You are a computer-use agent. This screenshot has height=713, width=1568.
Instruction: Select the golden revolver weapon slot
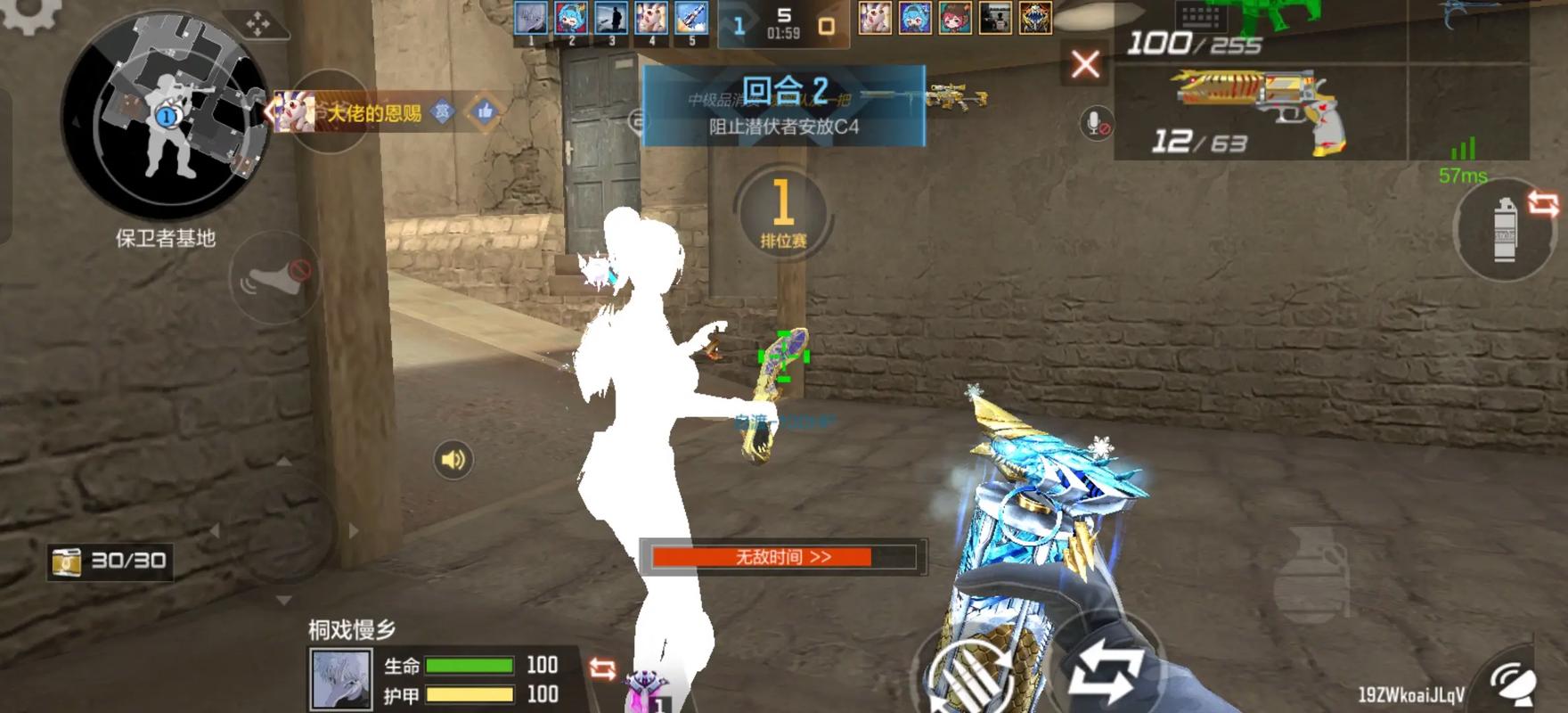1258,112
